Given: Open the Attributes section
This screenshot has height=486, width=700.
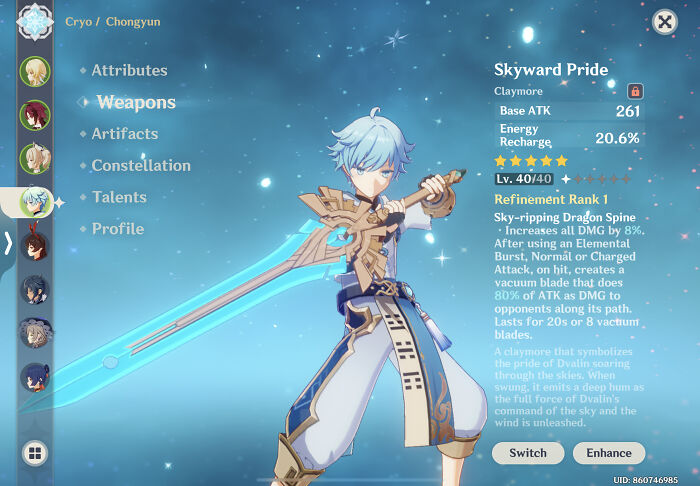Looking at the screenshot, I should pyautogui.click(x=129, y=71).
